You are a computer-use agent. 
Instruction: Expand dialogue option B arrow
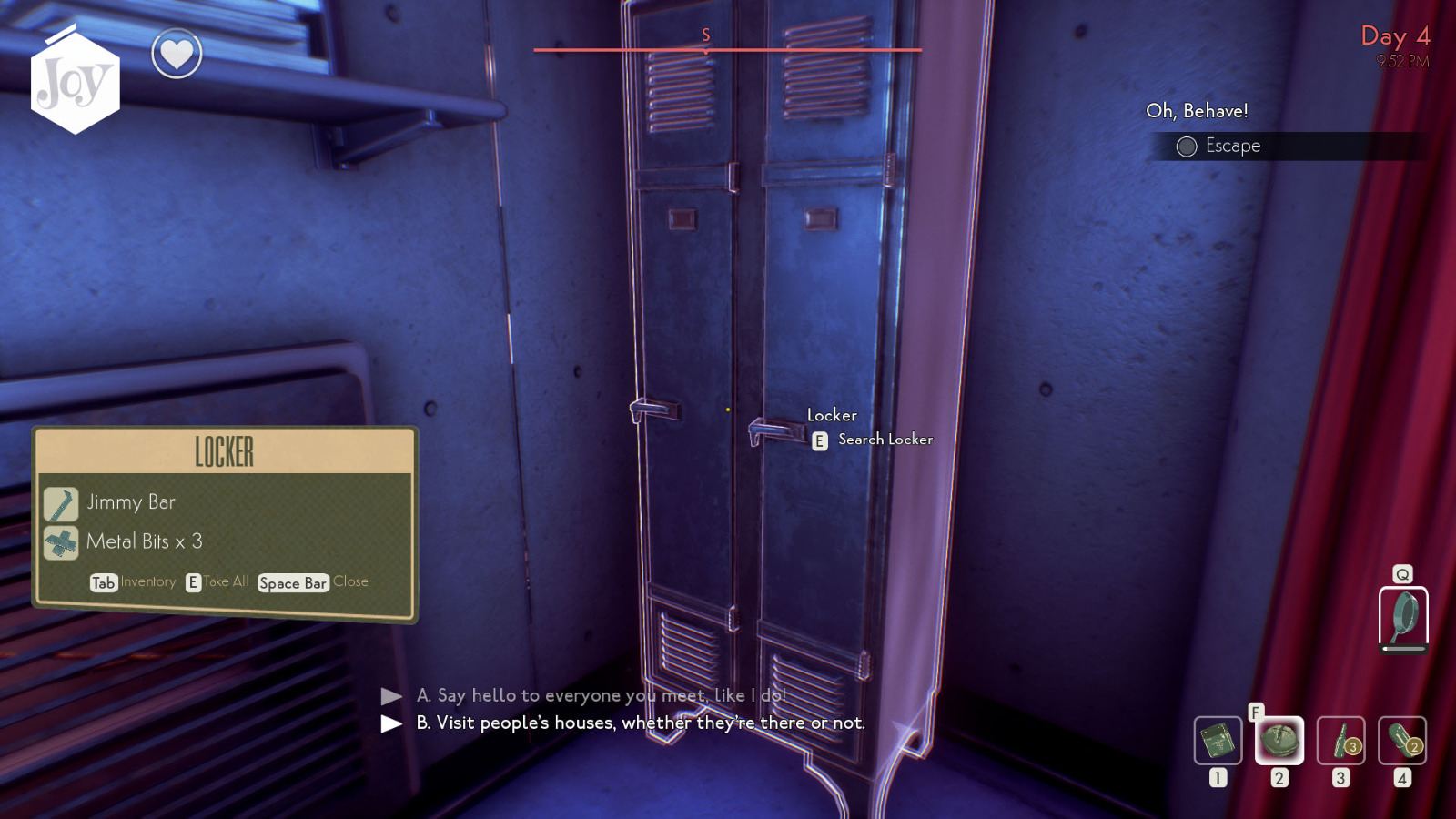tap(389, 724)
